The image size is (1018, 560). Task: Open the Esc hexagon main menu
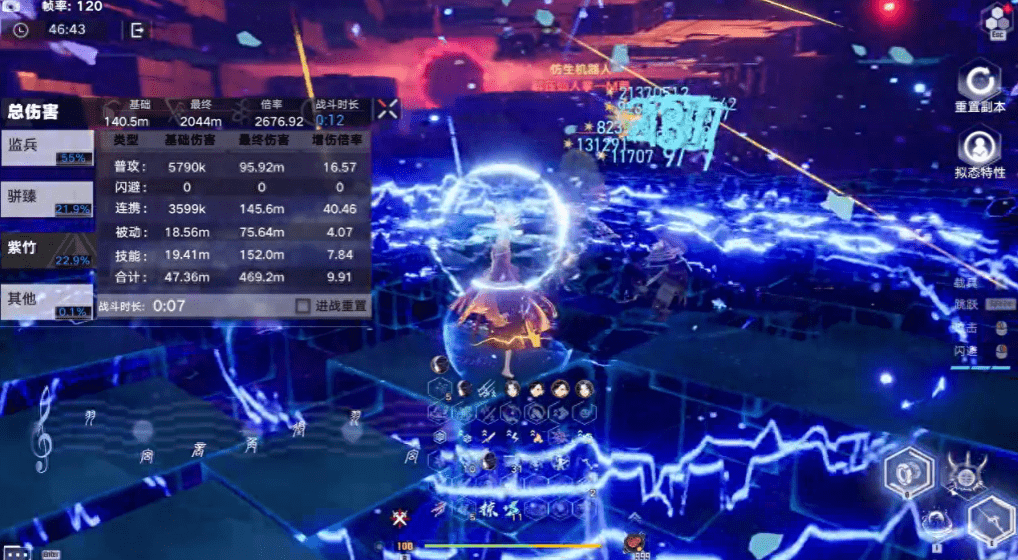point(996,20)
